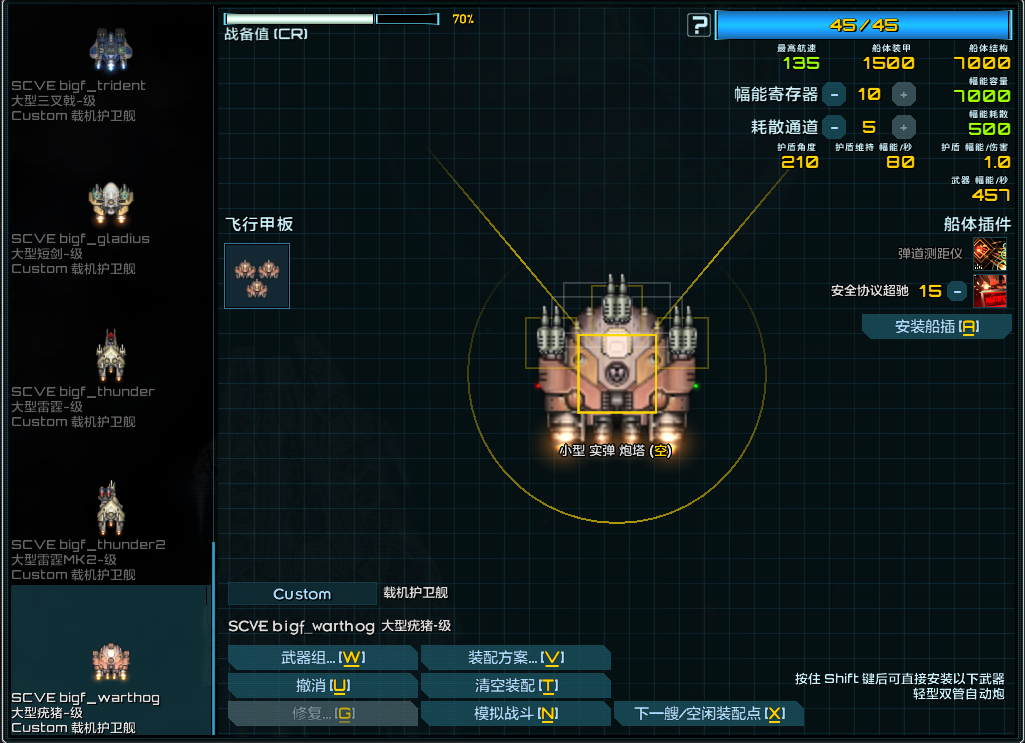Open the 武器组 weapon groups dialog
Screen dimensions: 1025x743
pyautogui.click(x=322, y=657)
